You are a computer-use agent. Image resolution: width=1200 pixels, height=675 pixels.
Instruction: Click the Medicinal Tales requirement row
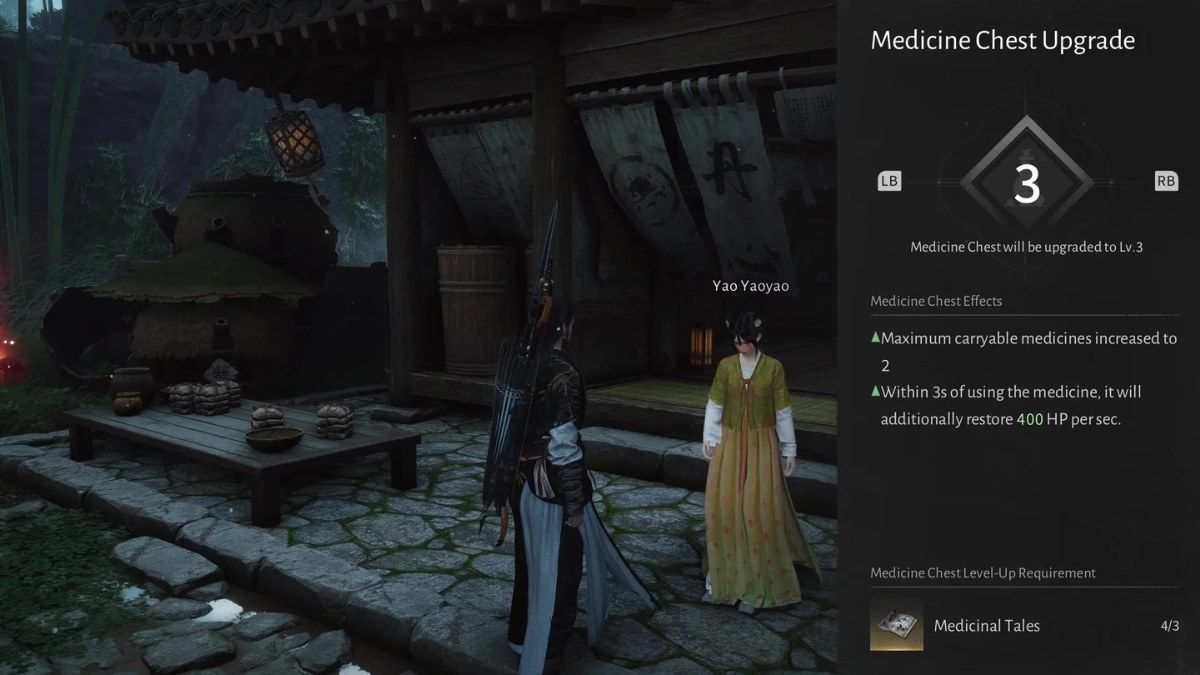coord(1024,626)
